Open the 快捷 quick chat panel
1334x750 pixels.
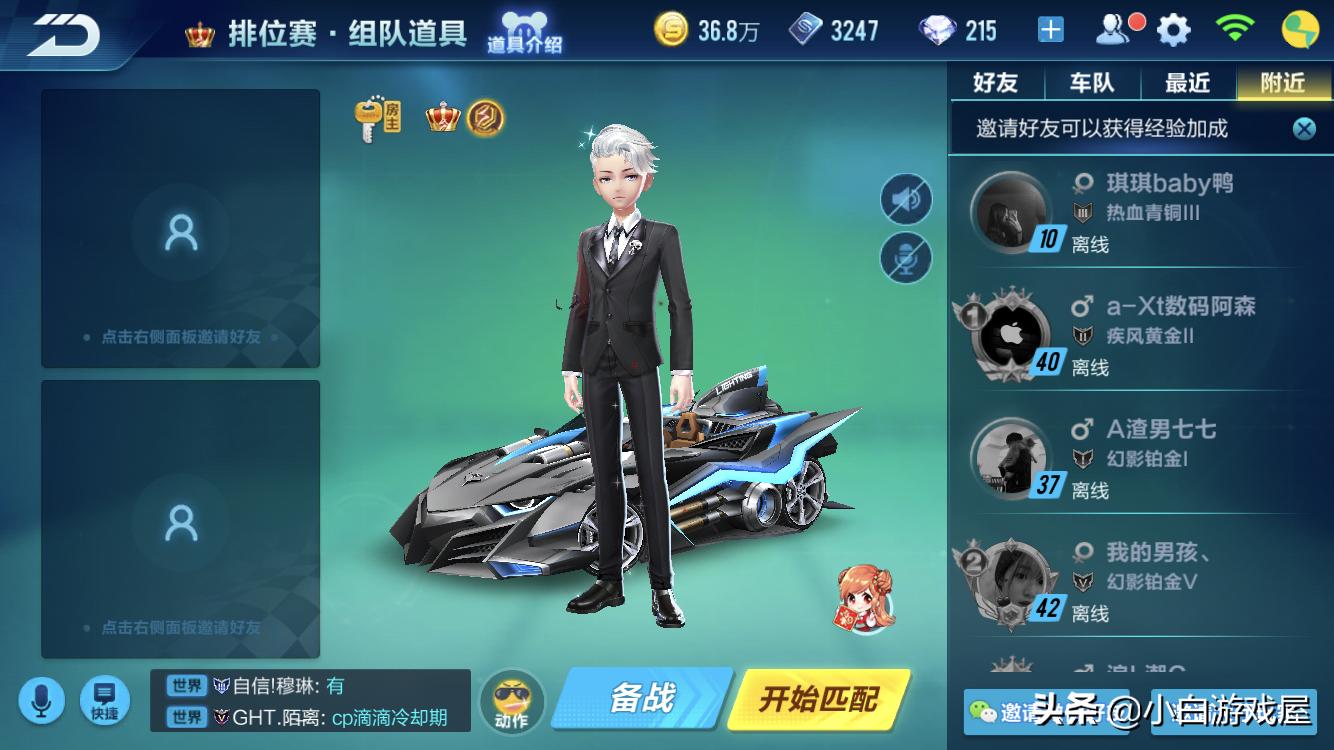pyautogui.click(x=103, y=700)
